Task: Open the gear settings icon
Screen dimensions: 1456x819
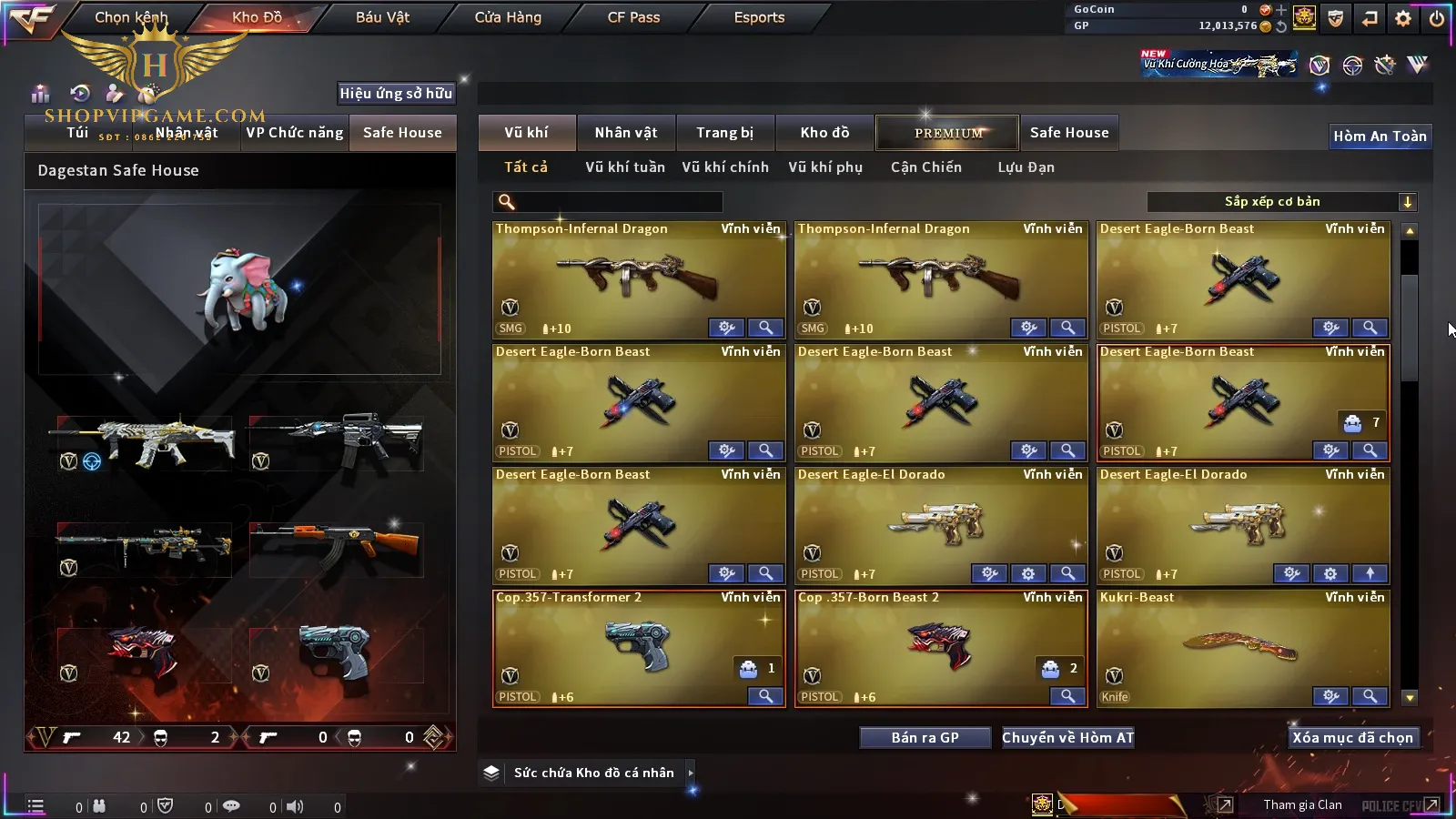Action: coord(1403,18)
